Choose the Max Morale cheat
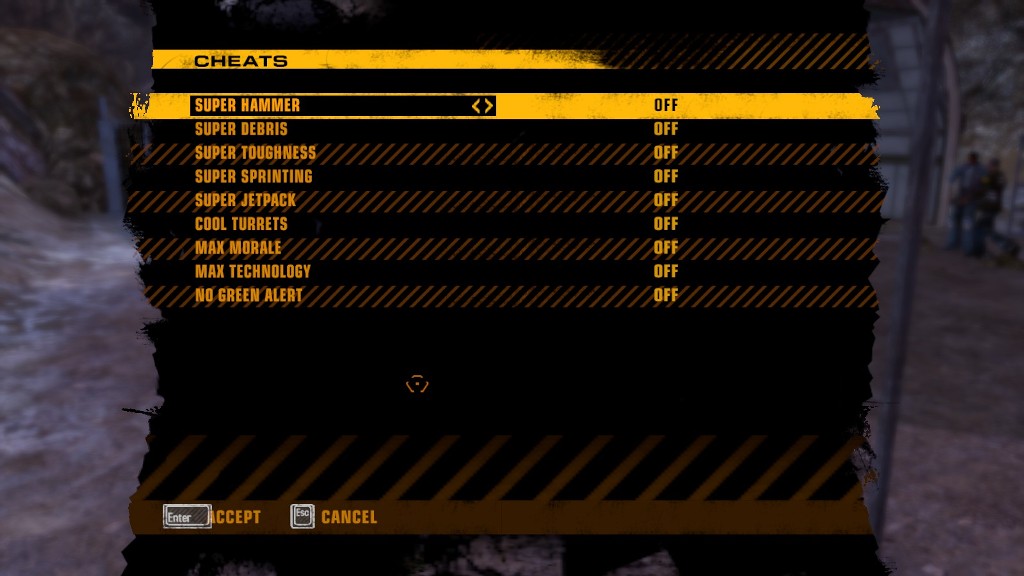 (238, 248)
